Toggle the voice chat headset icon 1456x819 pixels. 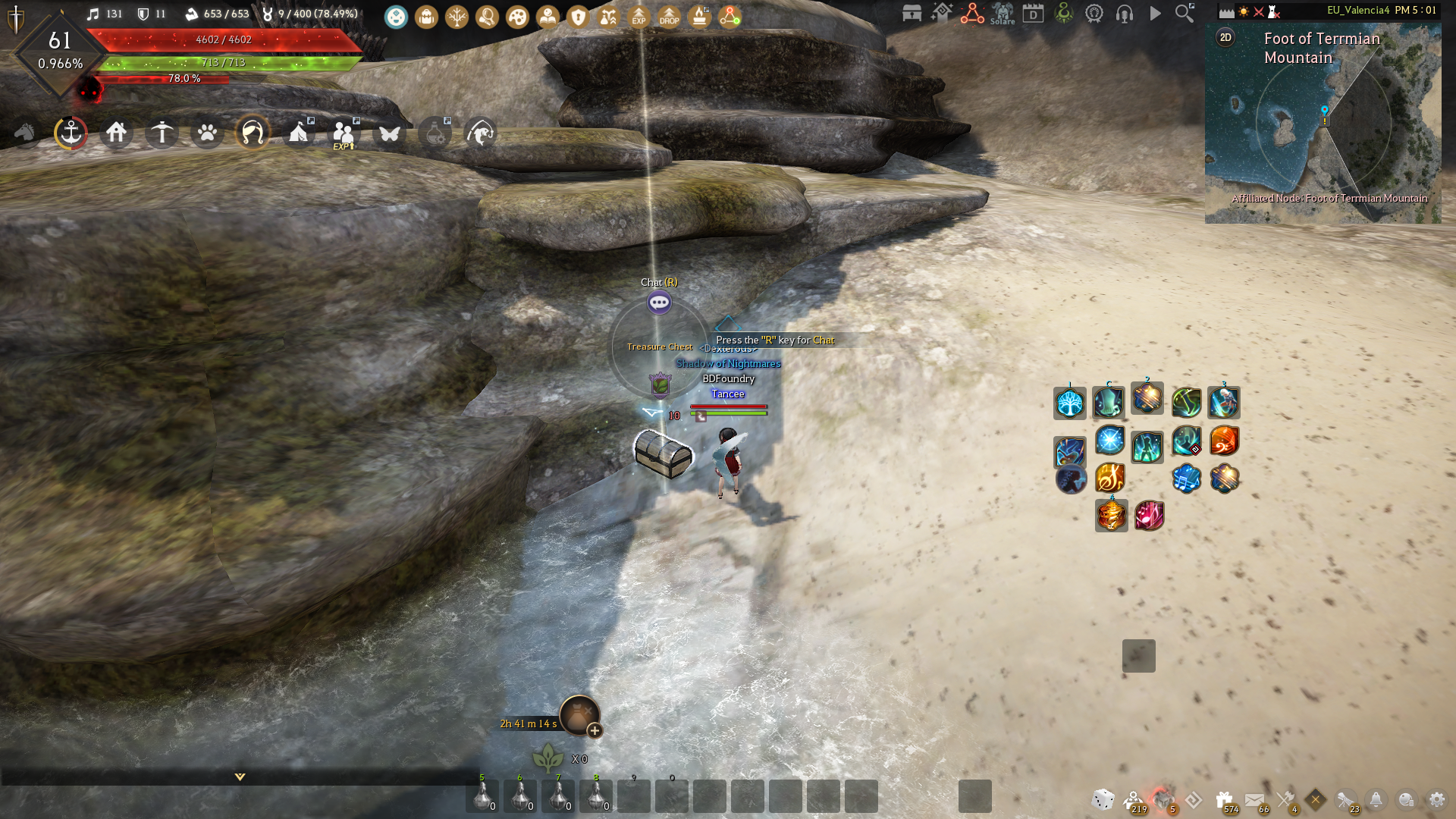(1124, 14)
